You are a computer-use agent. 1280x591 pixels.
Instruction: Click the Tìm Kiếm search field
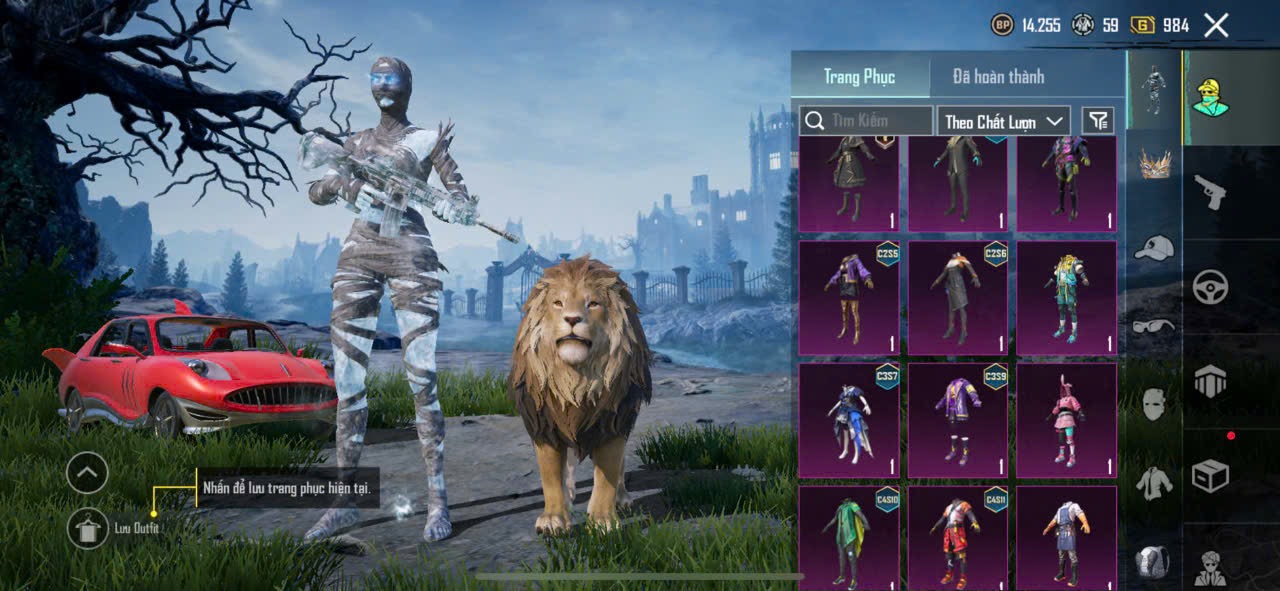pyautogui.click(x=866, y=121)
